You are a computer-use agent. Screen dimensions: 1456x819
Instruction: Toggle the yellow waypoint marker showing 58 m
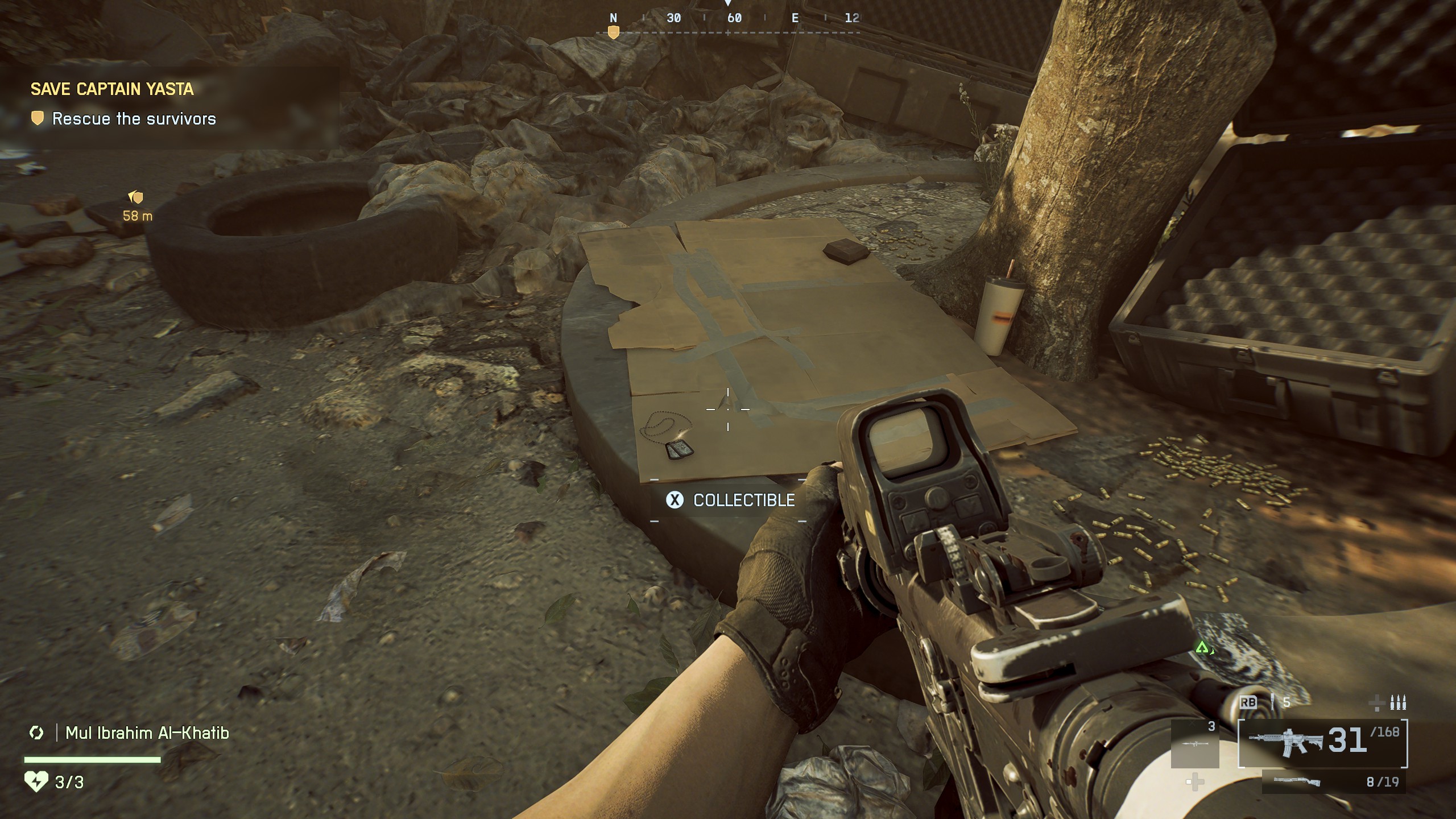135,201
